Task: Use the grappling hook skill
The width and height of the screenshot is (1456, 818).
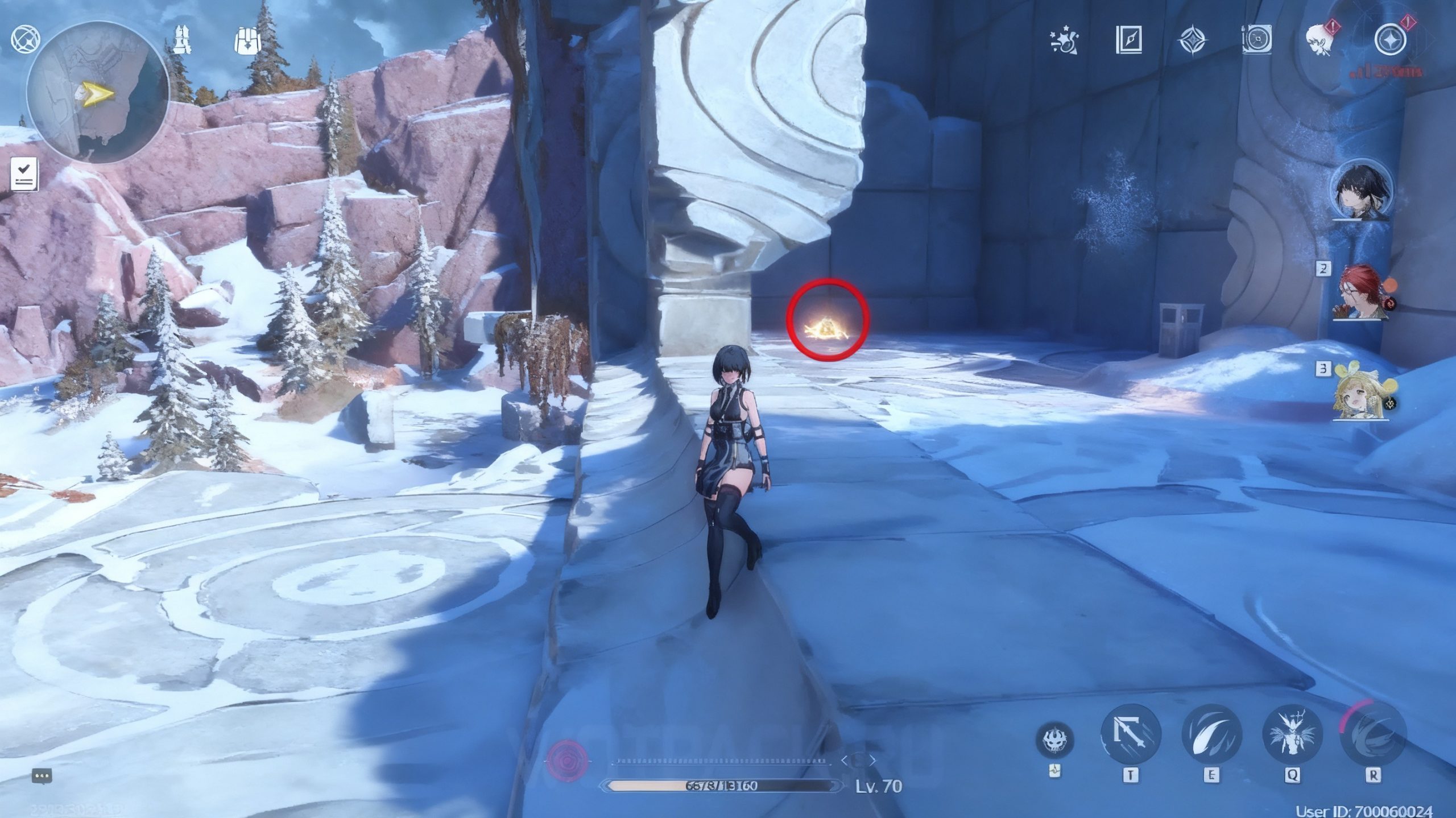Action: click(1130, 734)
